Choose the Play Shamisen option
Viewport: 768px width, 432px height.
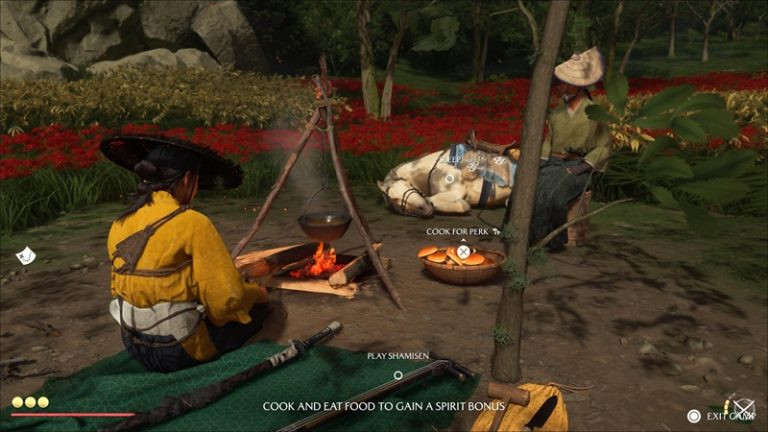click(398, 375)
